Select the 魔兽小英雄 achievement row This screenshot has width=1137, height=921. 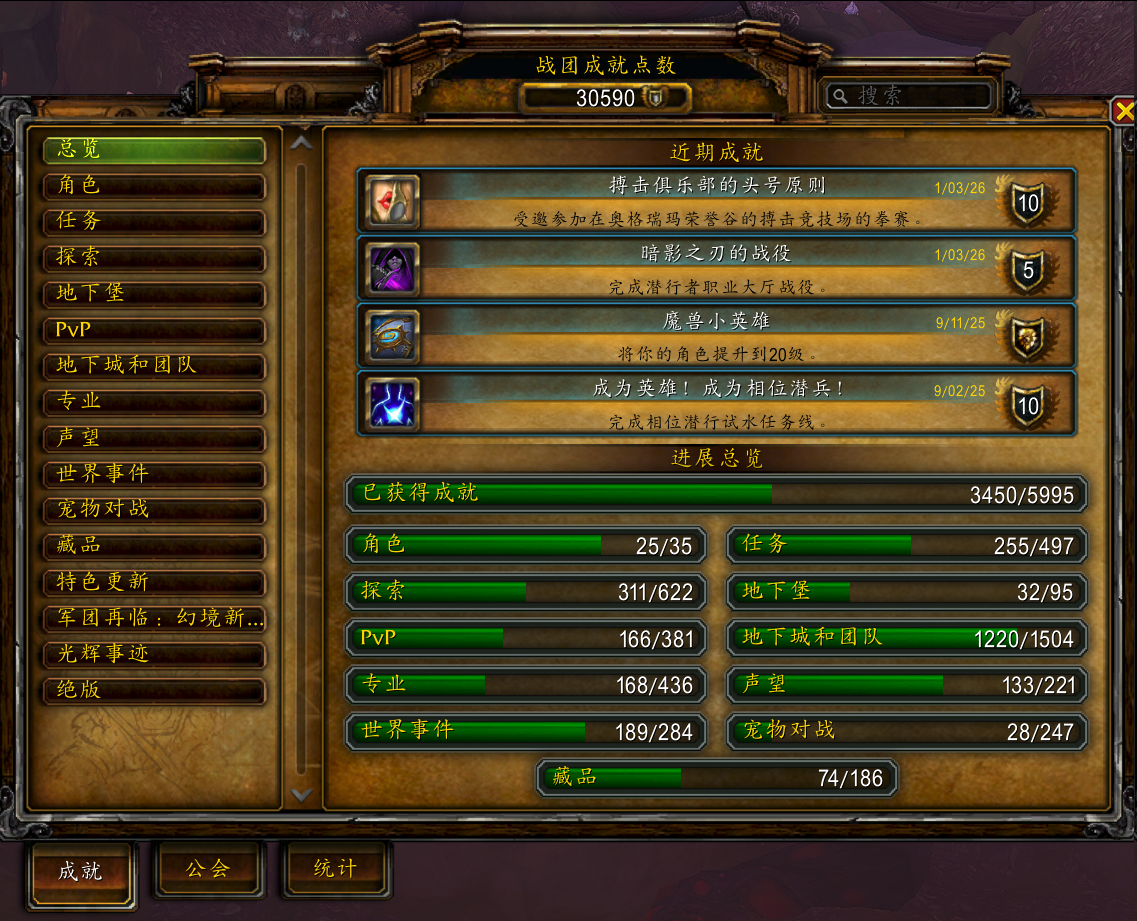pos(716,336)
